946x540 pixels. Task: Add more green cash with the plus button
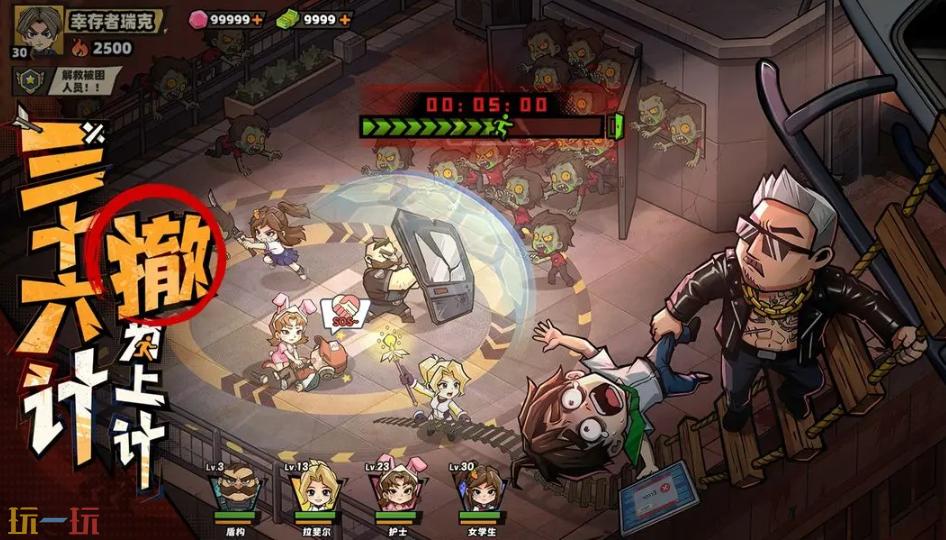click(x=345, y=19)
